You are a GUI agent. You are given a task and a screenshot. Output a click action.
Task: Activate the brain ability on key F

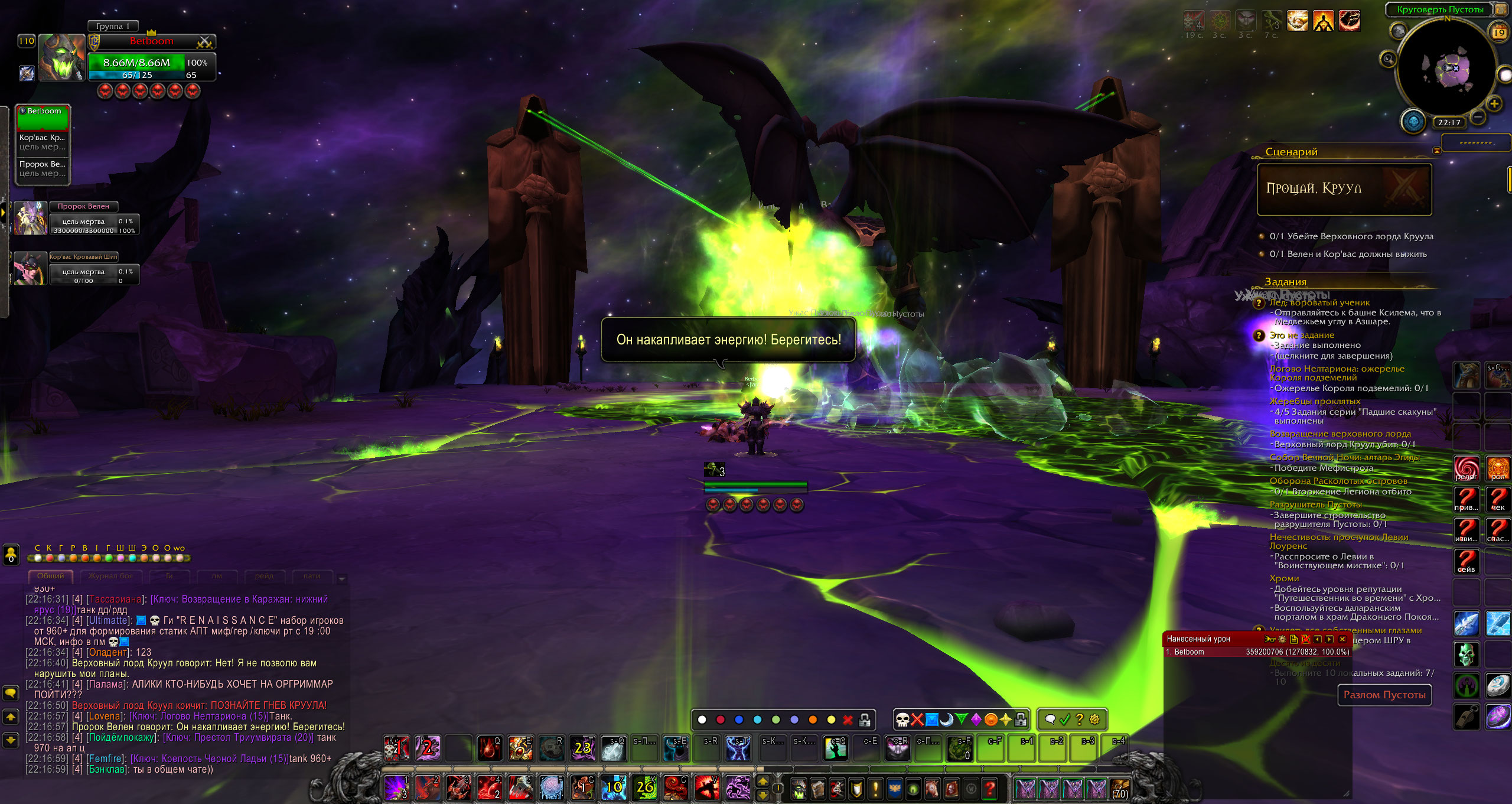coord(552,787)
